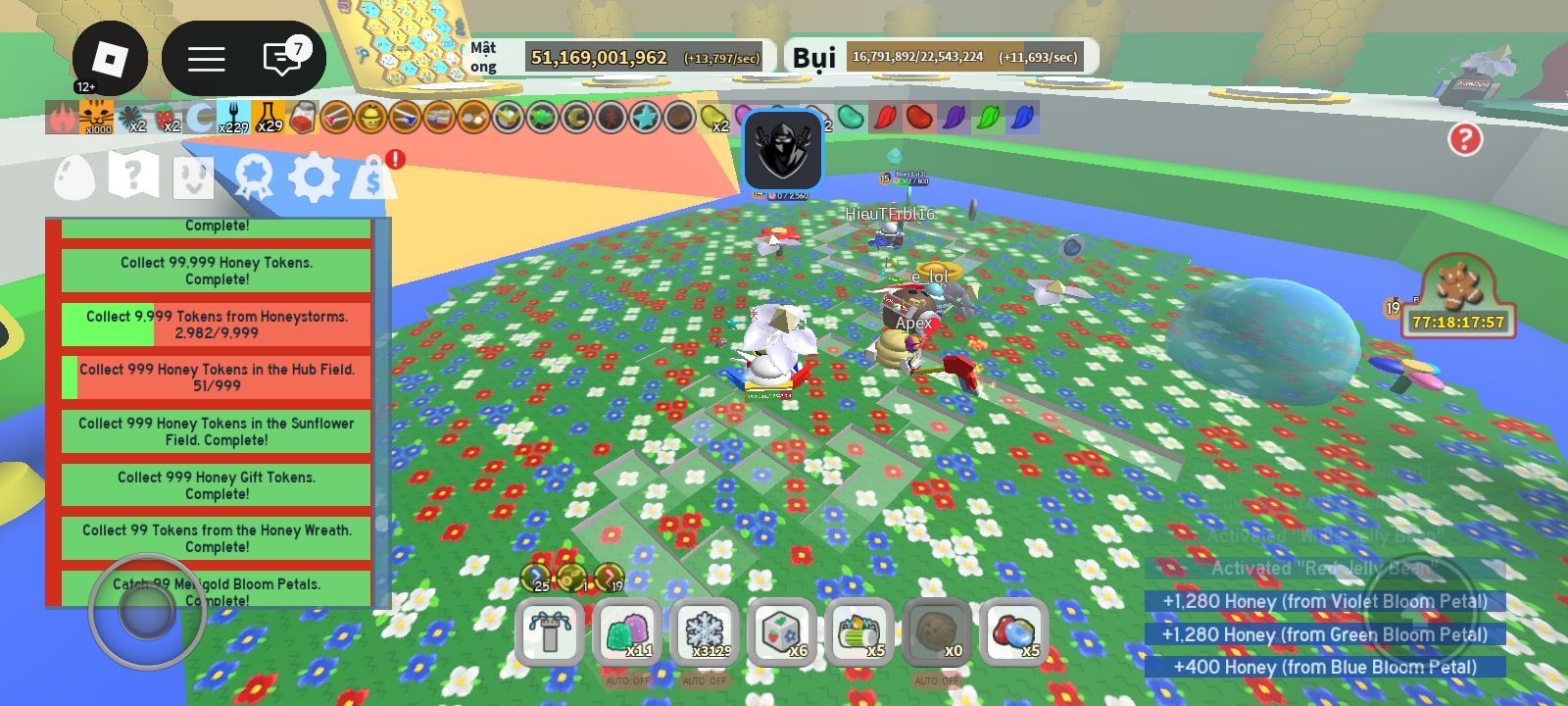Select the coconut hotbar slot
Image resolution: width=1568 pixels, height=706 pixels.
pos(936,632)
